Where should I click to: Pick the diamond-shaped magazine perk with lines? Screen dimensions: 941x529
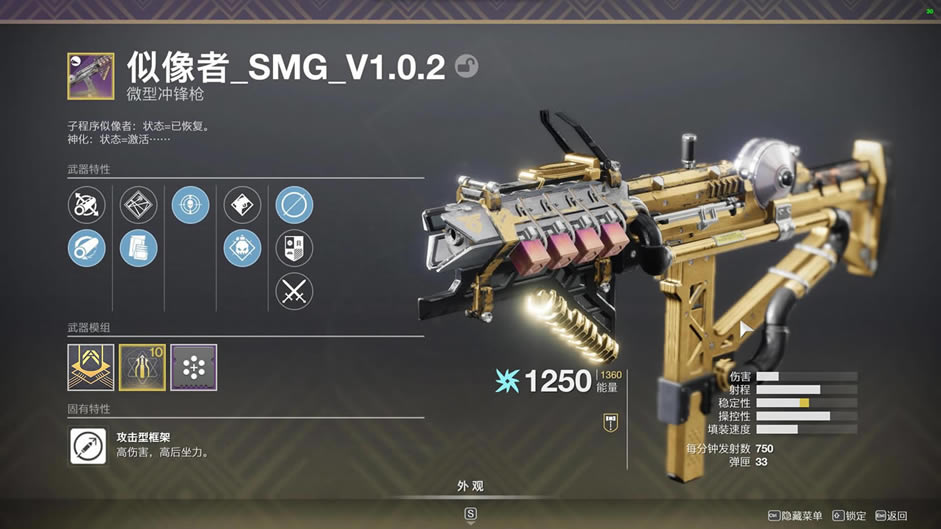coord(139,205)
